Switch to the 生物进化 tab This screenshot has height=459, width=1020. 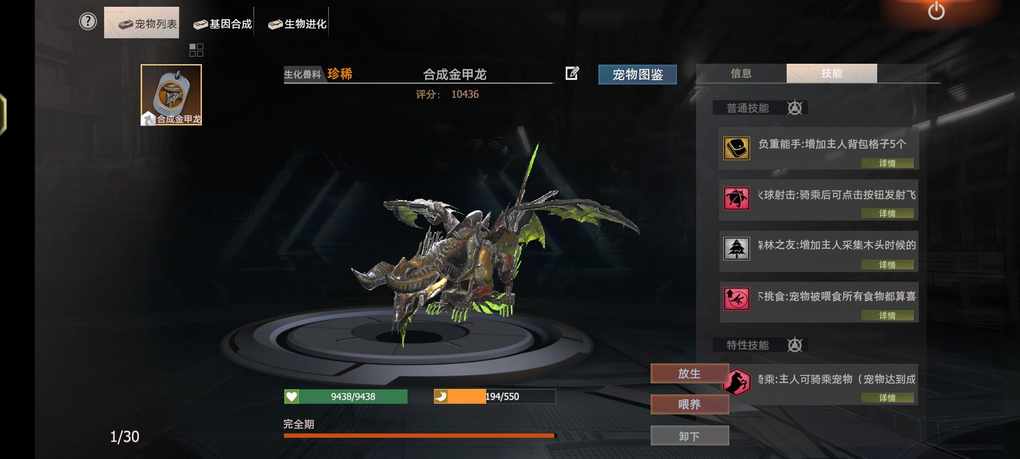tap(297, 23)
